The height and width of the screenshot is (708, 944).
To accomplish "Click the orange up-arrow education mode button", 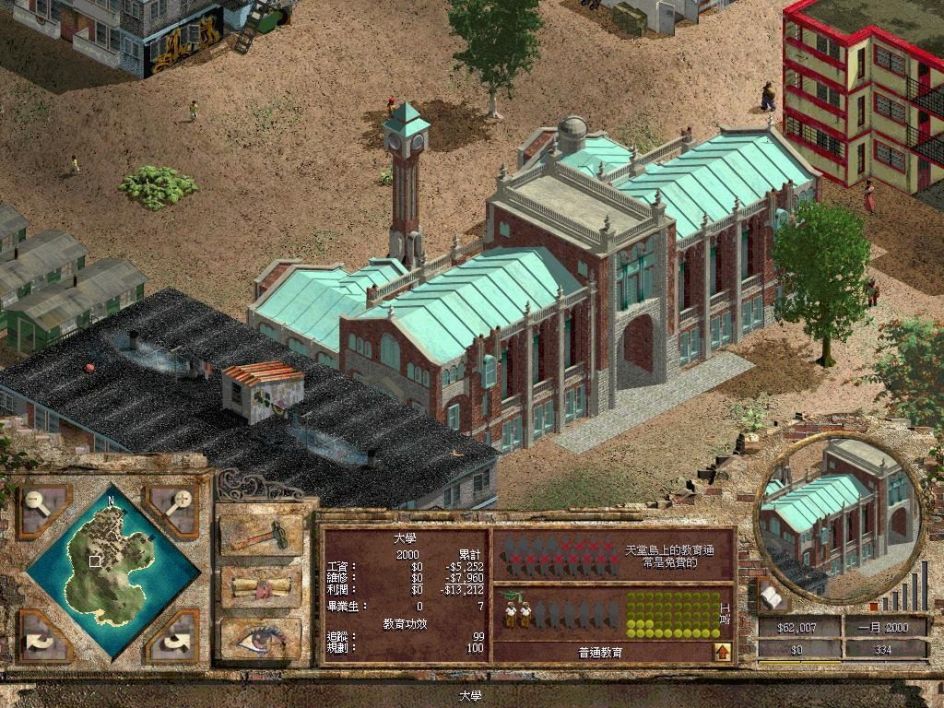I will [x=721, y=652].
